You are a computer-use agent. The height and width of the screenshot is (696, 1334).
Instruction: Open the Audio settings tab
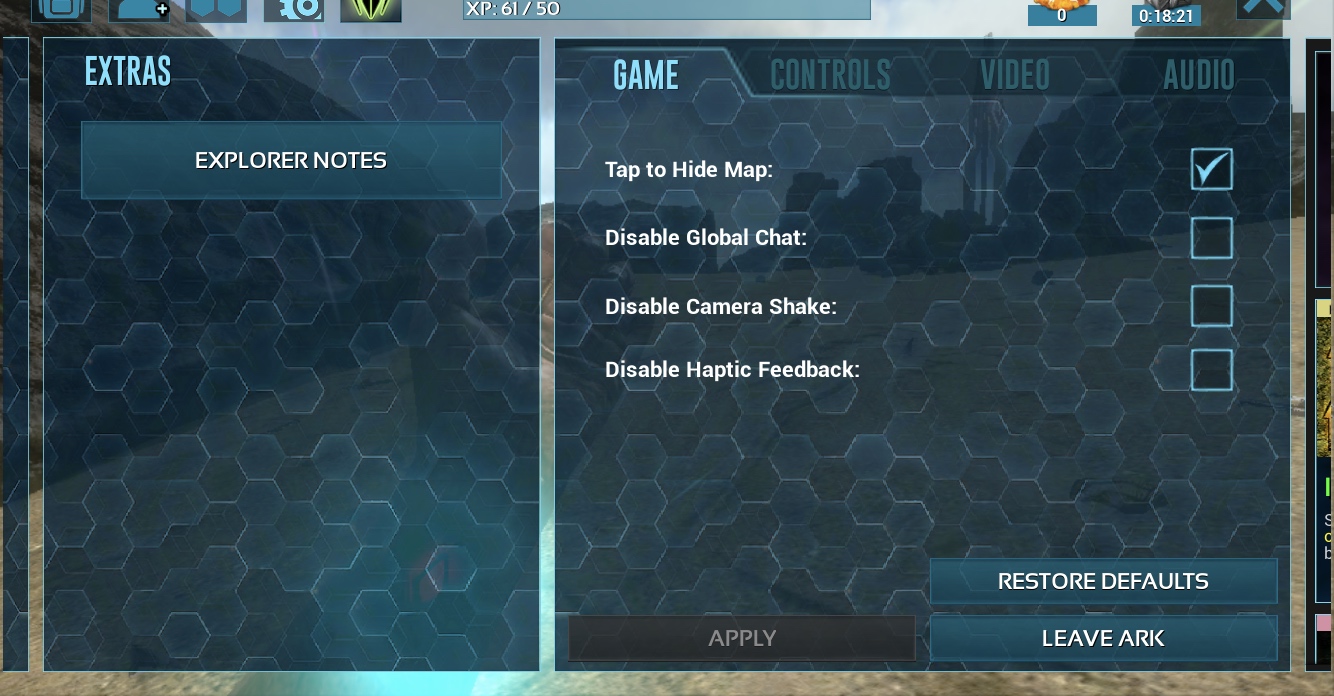(x=1198, y=75)
